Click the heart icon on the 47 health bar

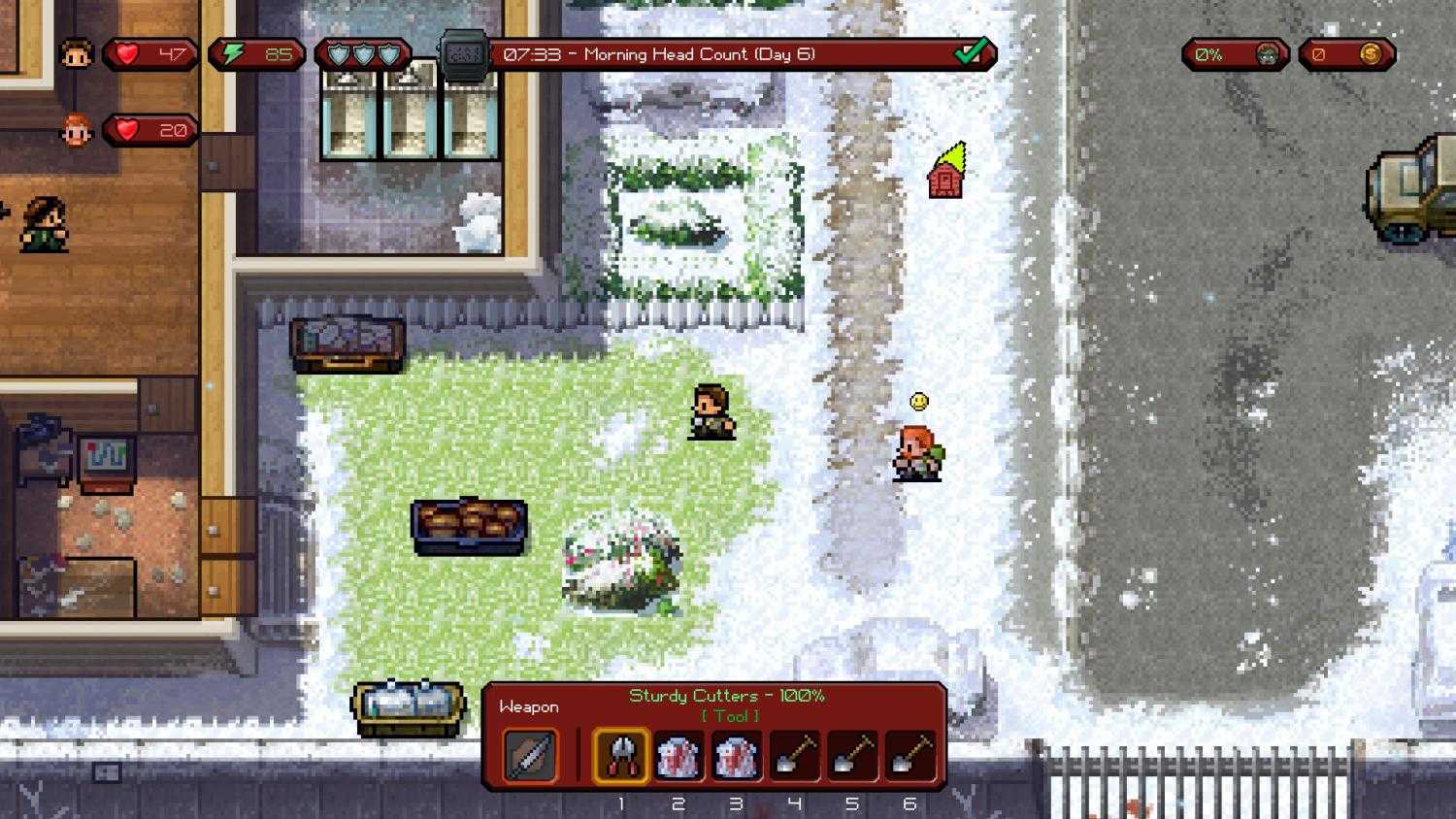point(126,54)
